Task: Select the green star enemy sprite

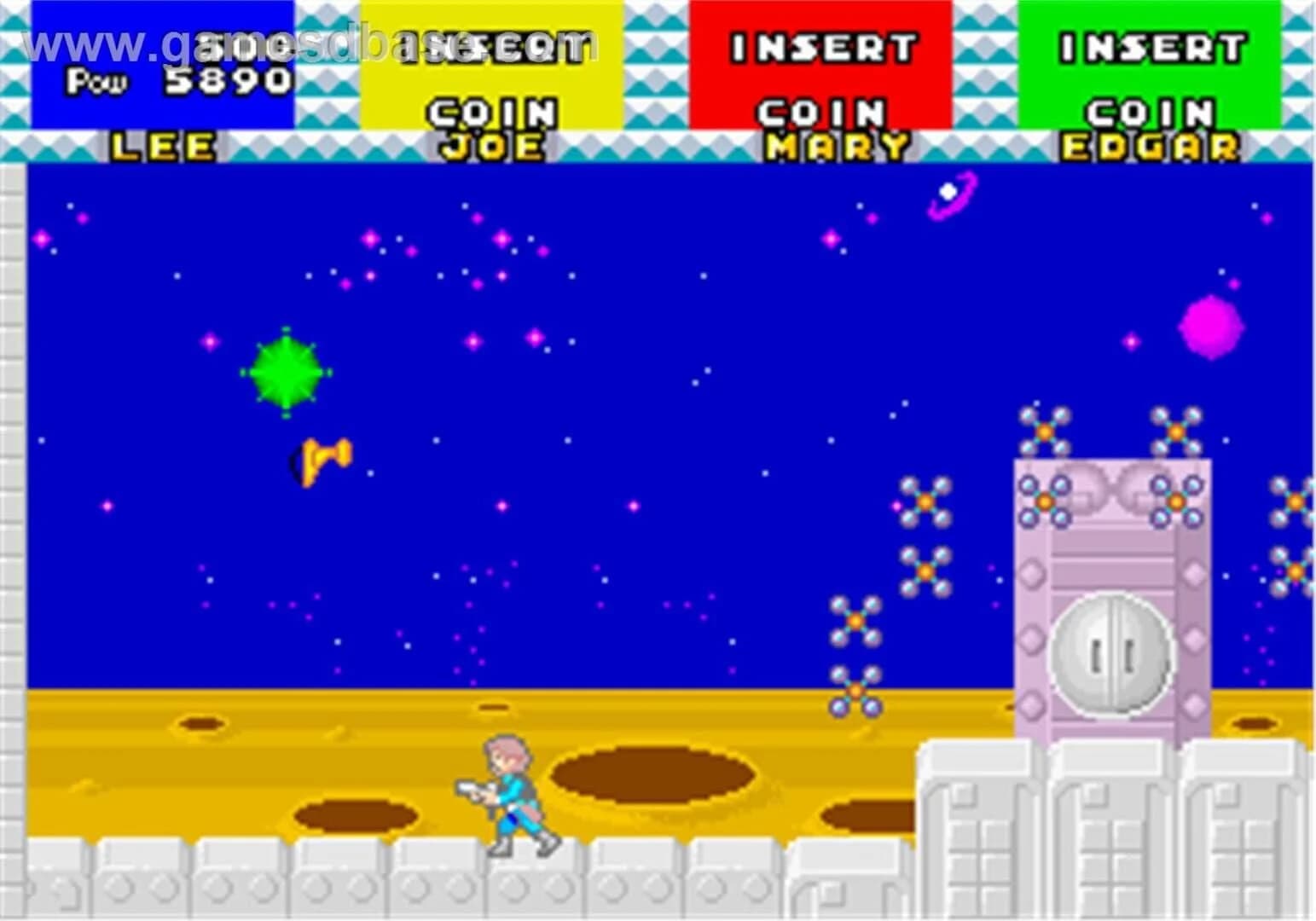Action: coord(288,371)
